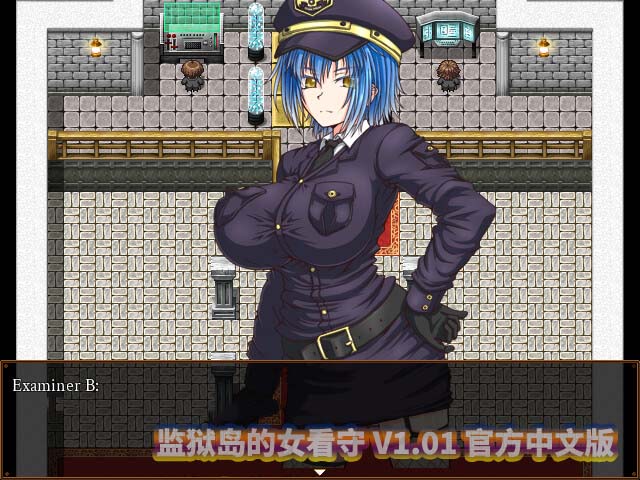Image resolution: width=640 pixels, height=480 pixels.
Task: Advance dialogue with the white continue arrow
Action: click(x=320, y=471)
